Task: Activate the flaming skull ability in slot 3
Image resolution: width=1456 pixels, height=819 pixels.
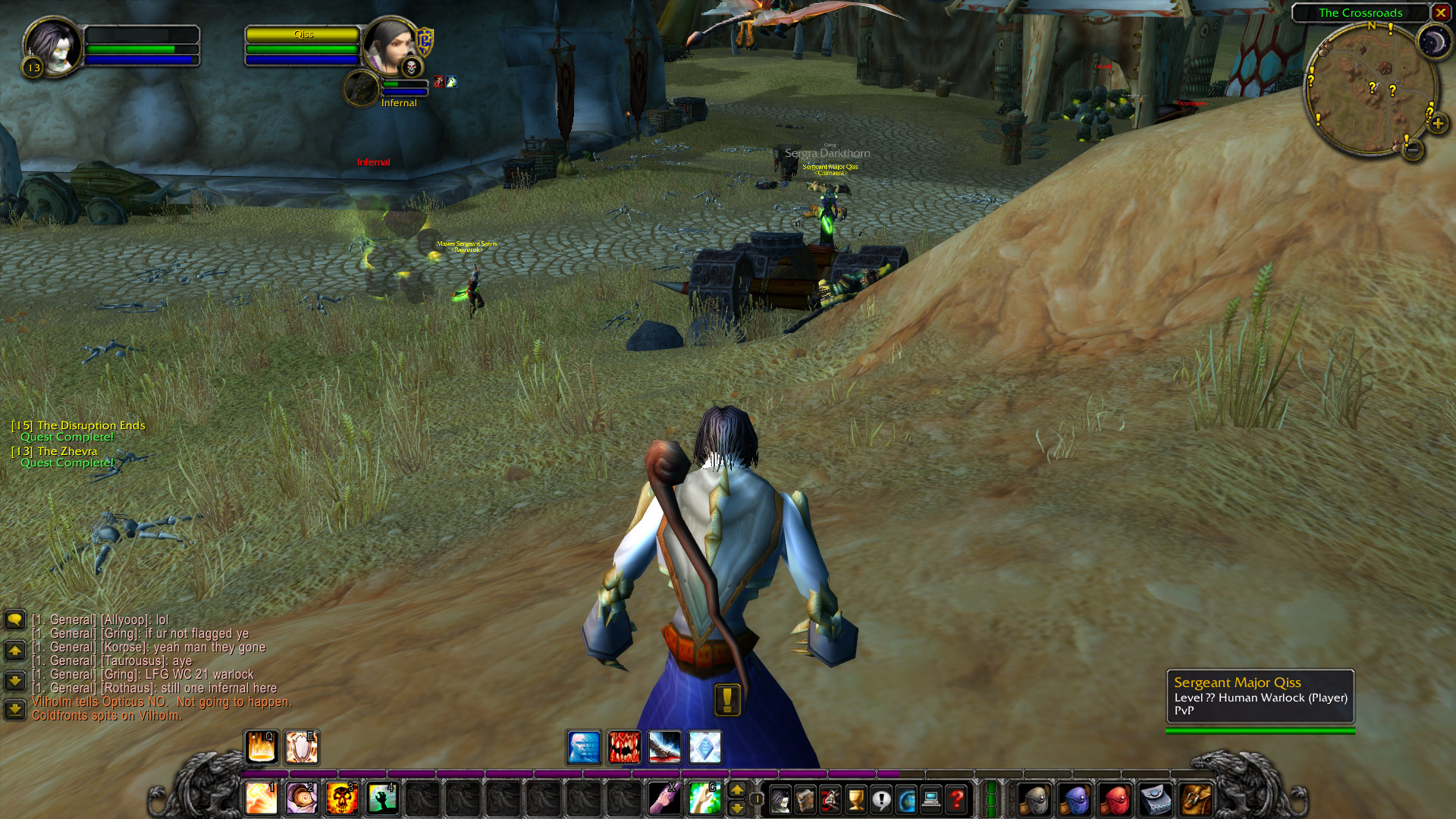Action: (x=342, y=799)
